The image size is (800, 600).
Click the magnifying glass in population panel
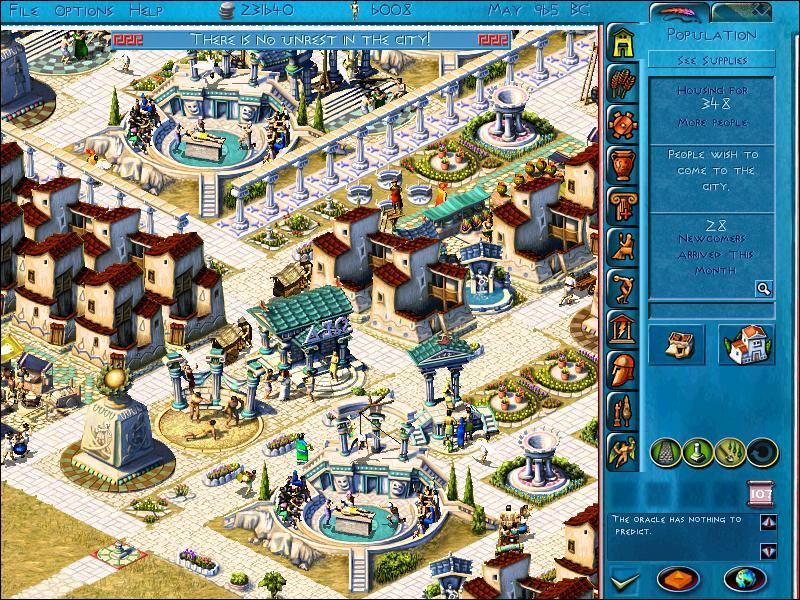point(763,289)
